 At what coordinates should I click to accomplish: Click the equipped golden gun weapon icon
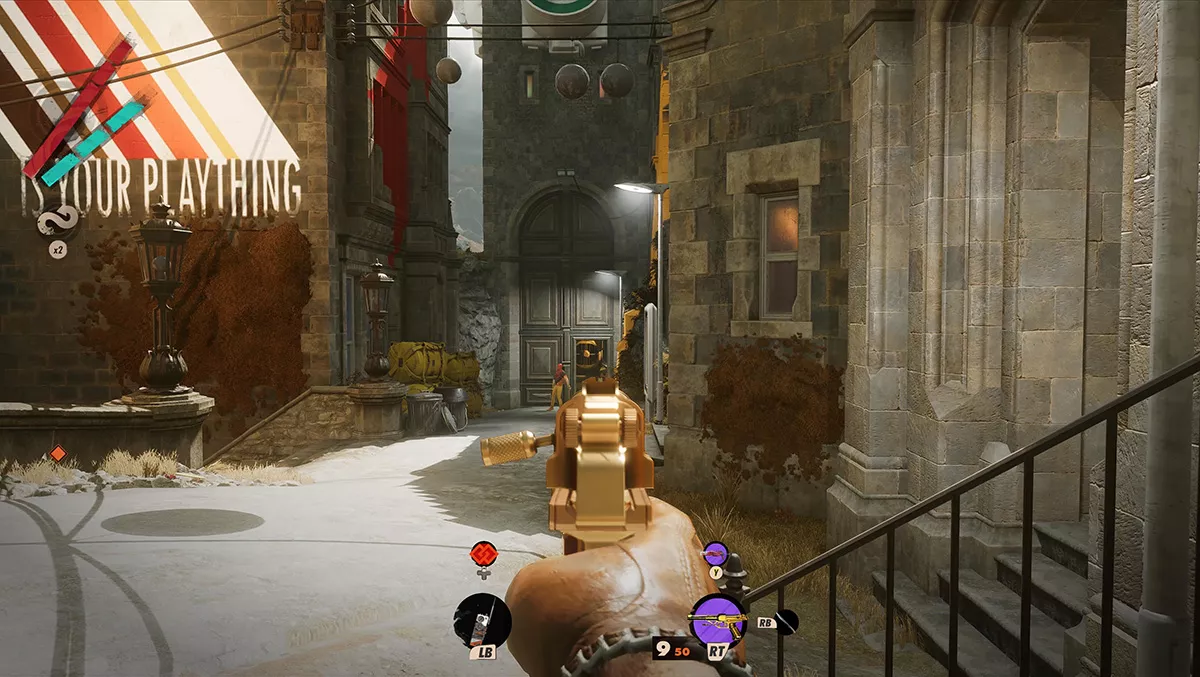click(x=717, y=620)
